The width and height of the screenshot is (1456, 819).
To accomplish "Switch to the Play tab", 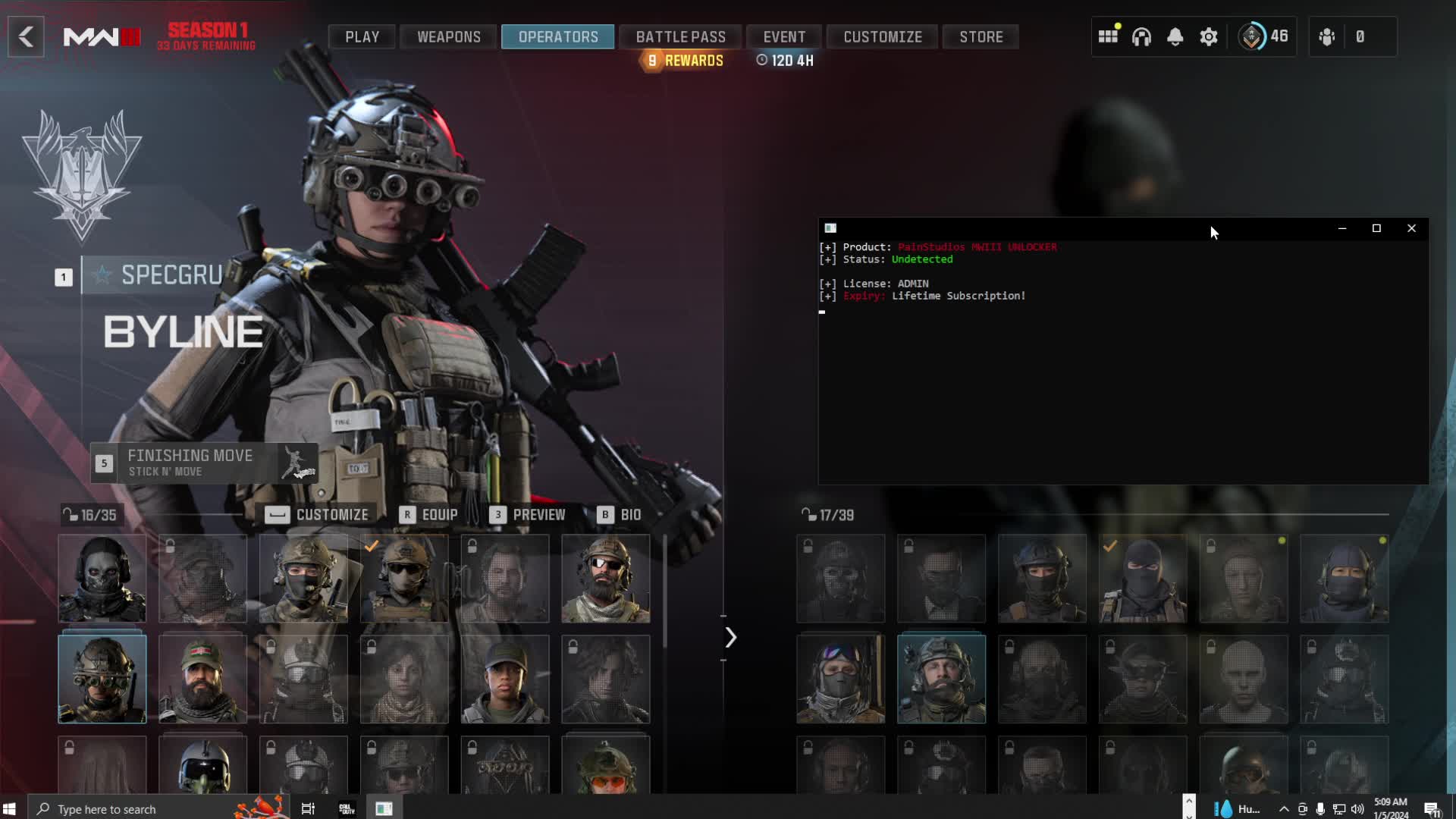I will [x=362, y=36].
